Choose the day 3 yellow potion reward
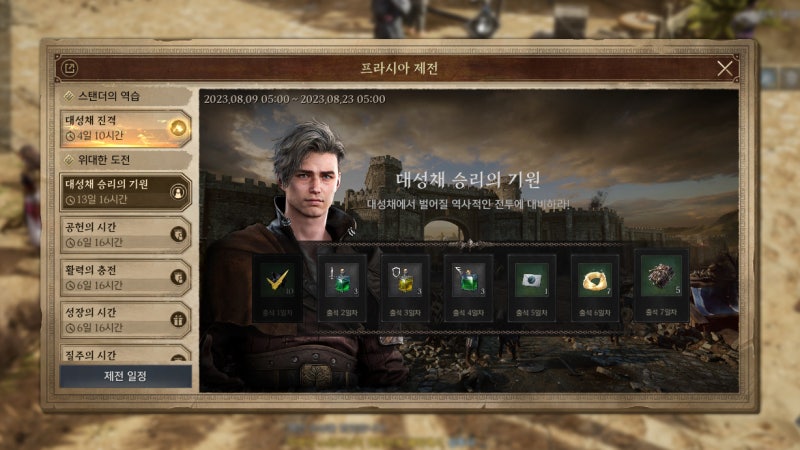The width and height of the screenshot is (800, 450). pyautogui.click(x=405, y=281)
